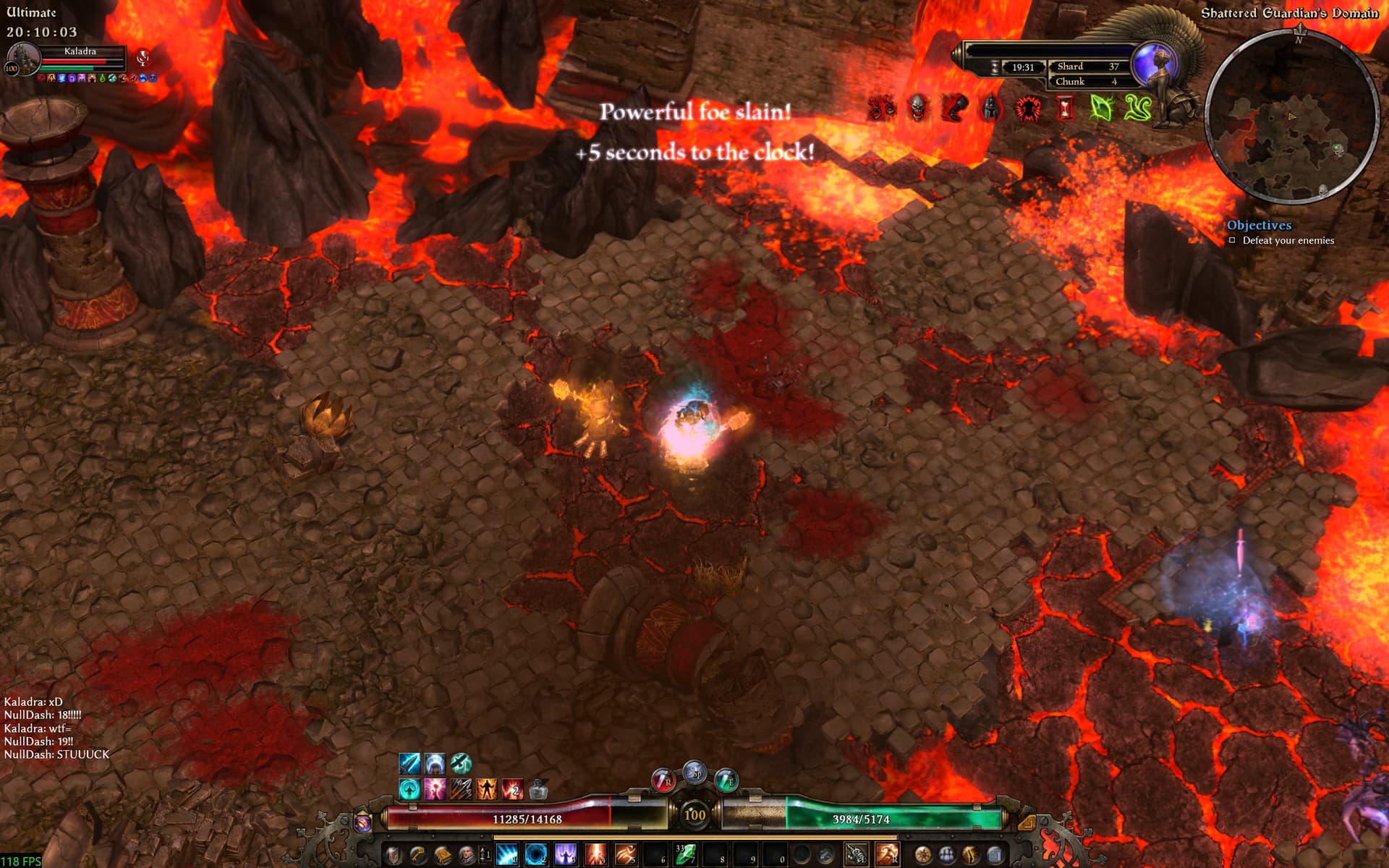This screenshot has width=1389, height=868.
Task: Select the gauntlet left-click skill slot
Action: coord(857,855)
